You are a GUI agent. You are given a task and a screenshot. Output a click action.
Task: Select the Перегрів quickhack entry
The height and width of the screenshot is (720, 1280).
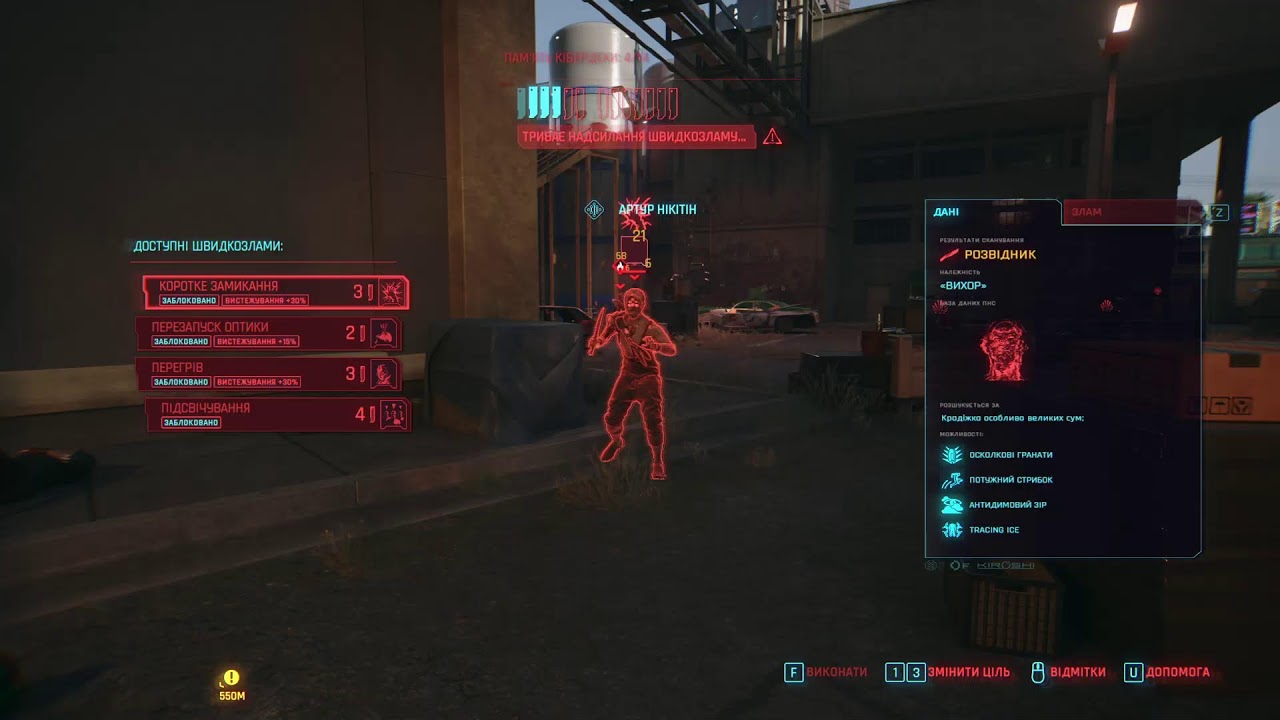[268, 374]
